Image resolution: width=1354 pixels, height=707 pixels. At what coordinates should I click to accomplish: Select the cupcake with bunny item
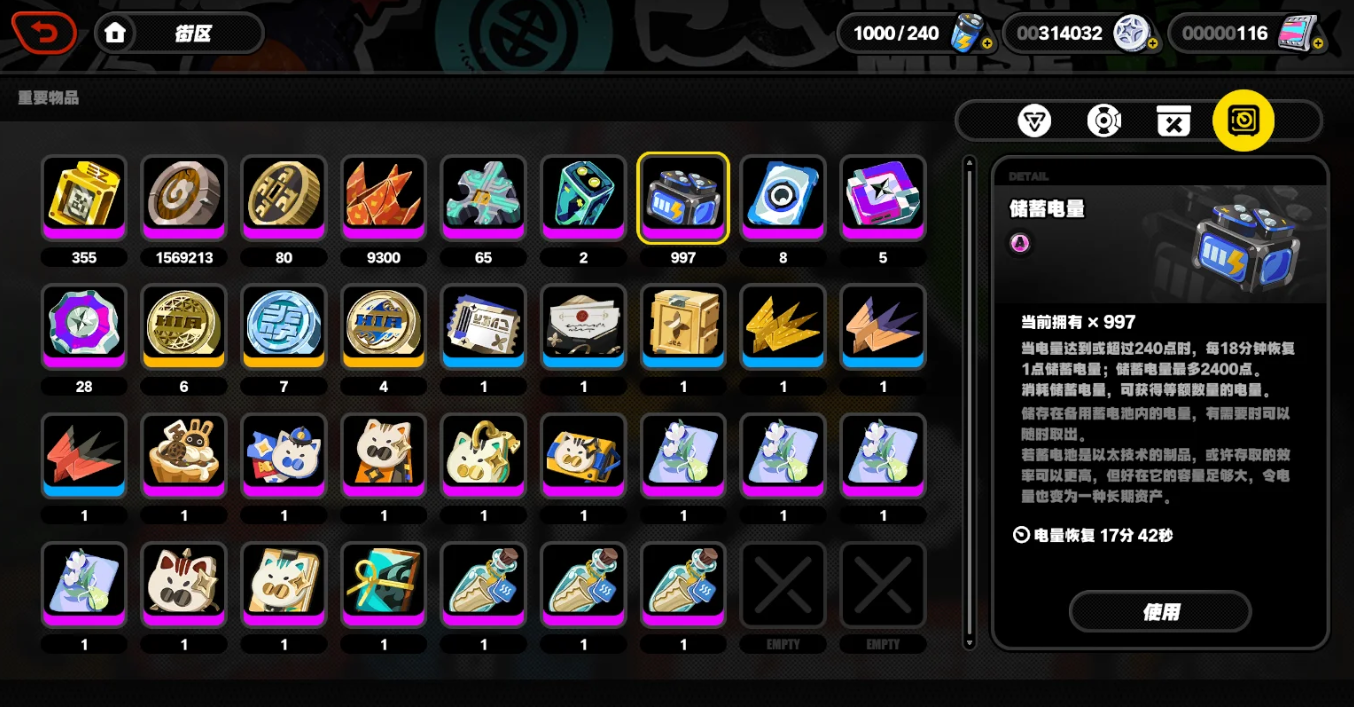coord(184,455)
